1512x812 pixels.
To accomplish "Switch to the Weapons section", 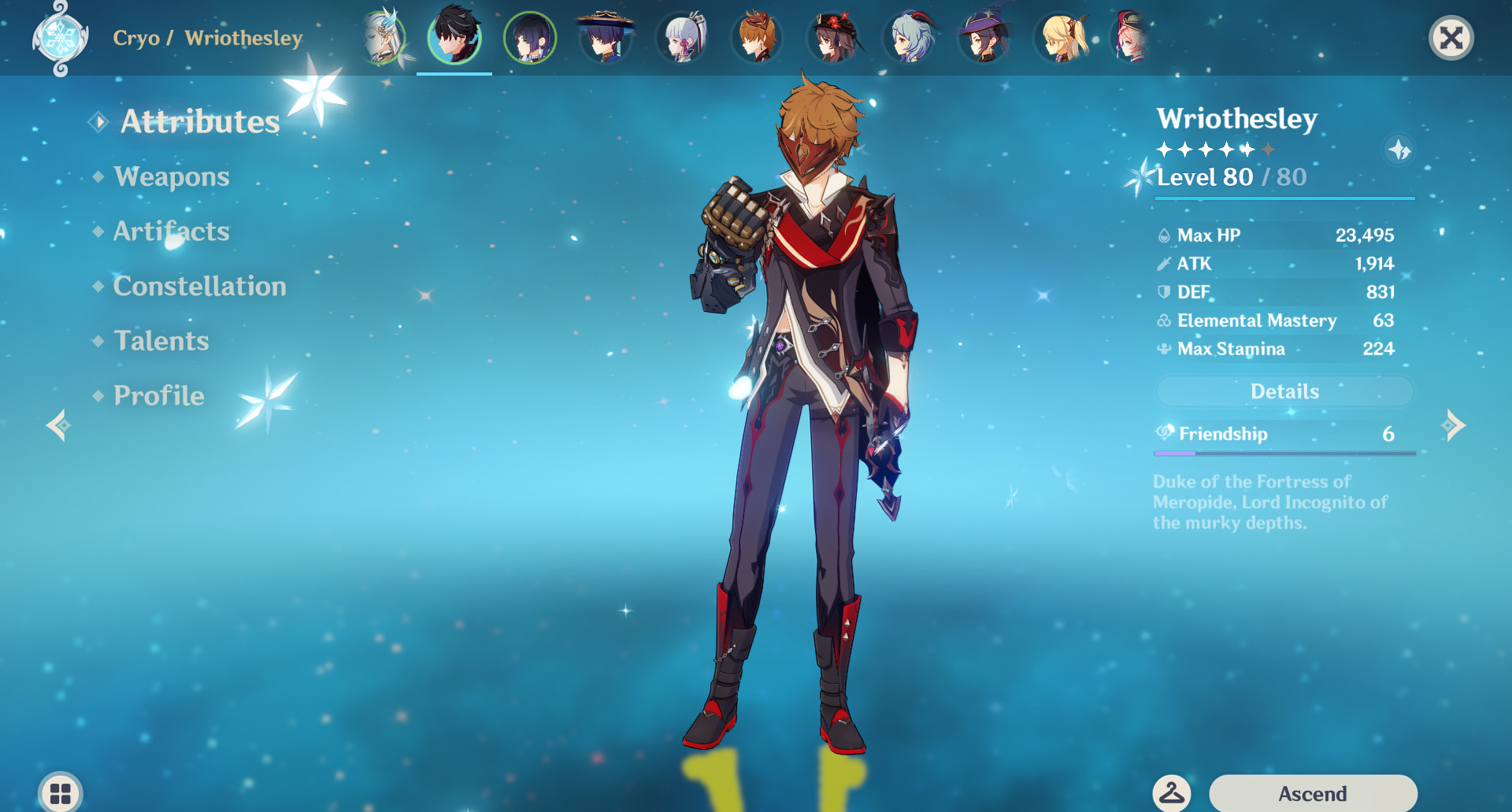I will [170, 176].
